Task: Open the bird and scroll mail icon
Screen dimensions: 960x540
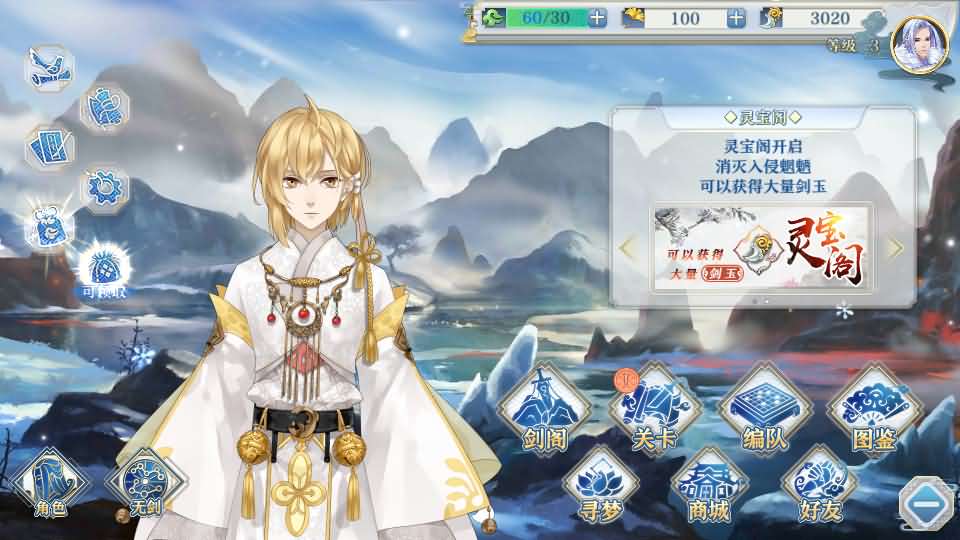Action: tap(49, 69)
